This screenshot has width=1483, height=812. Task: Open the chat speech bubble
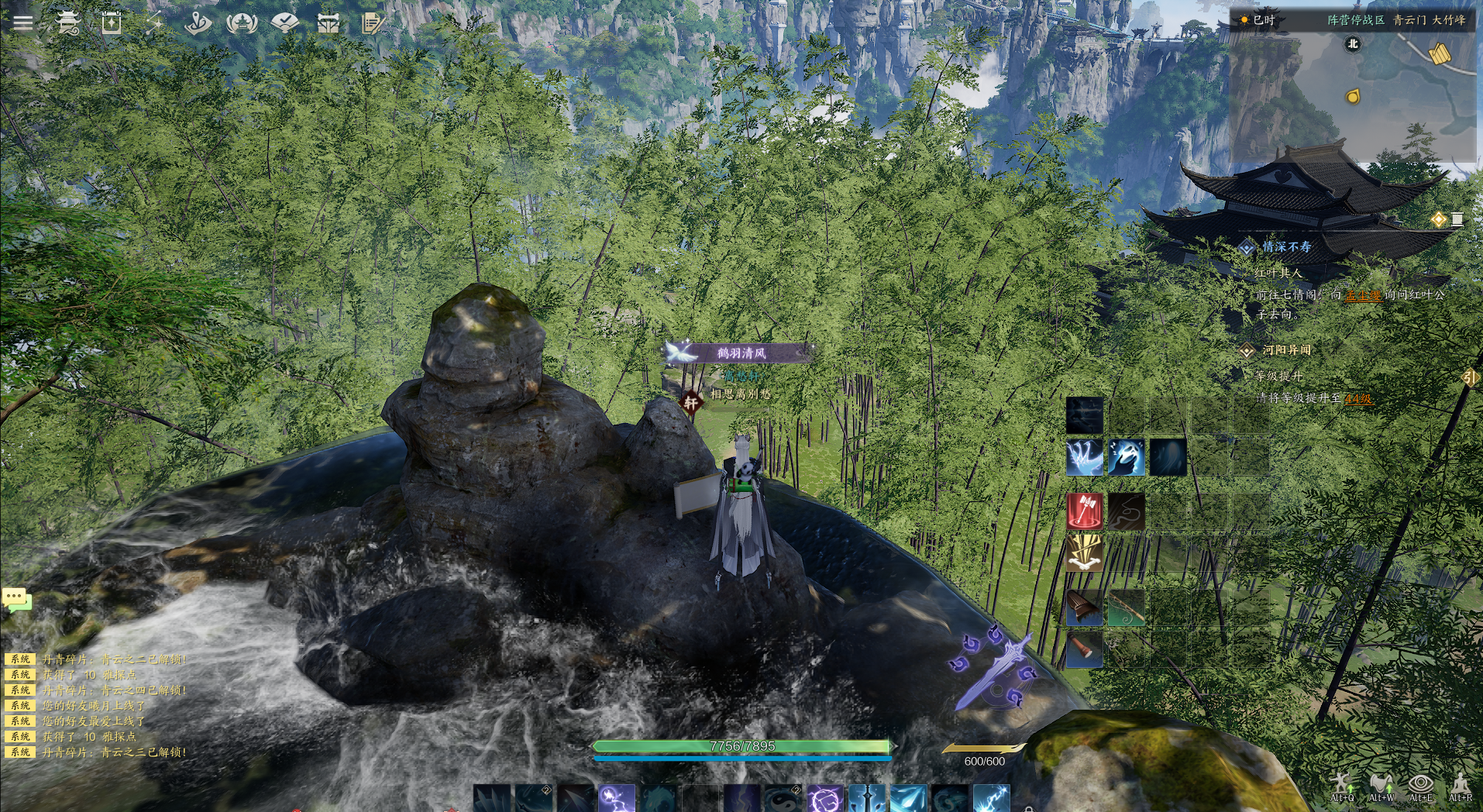16,599
